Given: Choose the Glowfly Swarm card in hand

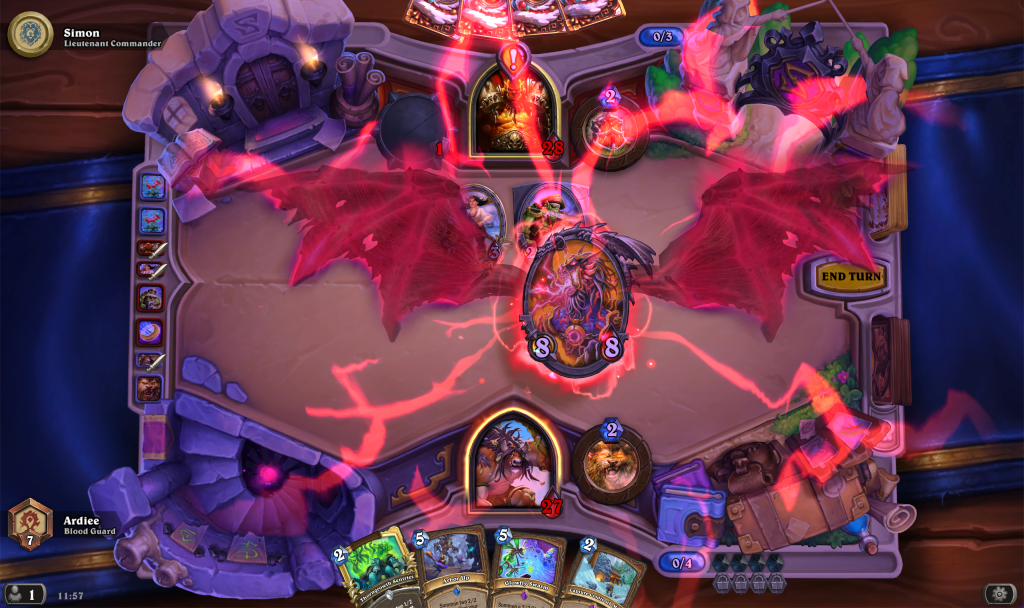Looking at the screenshot, I should coord(522,567).
